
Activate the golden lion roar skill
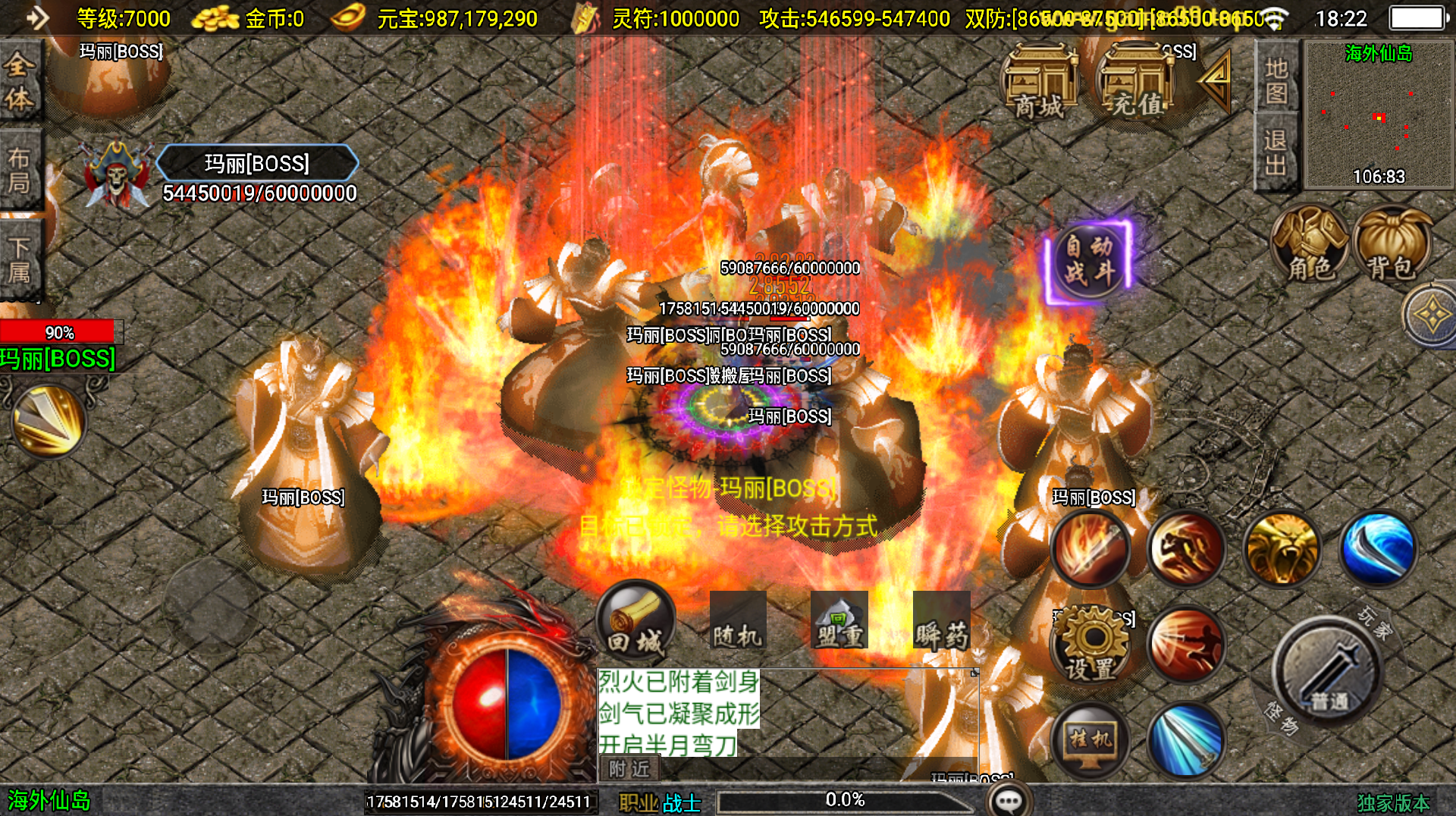pos(1282,549)
